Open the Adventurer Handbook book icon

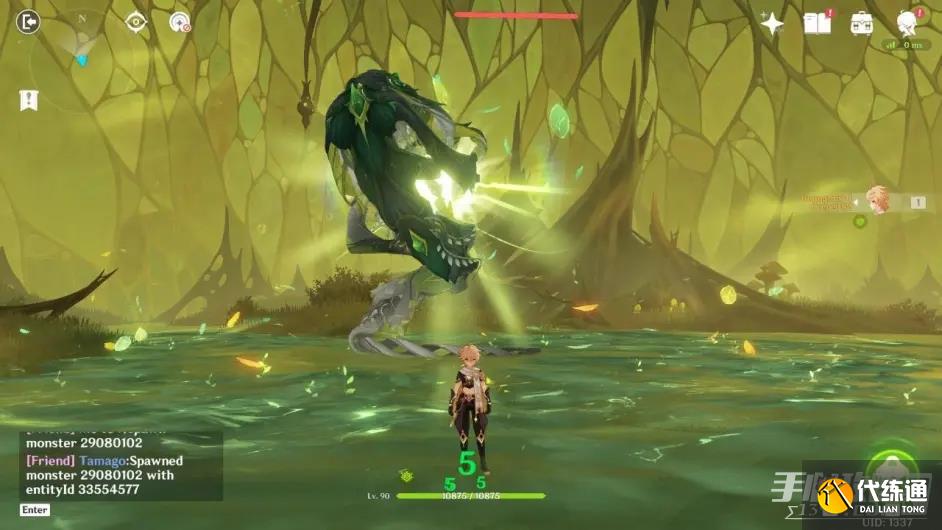pos(817,23)
